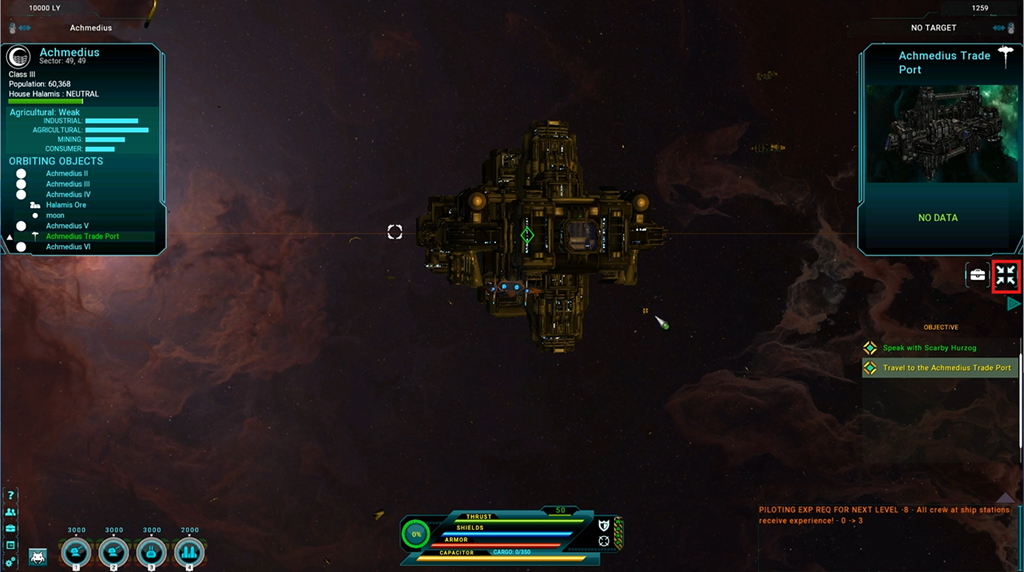The image size is (1024, 572).
Task: Activate weapon slot 2 turret
Action: point(114,552)
